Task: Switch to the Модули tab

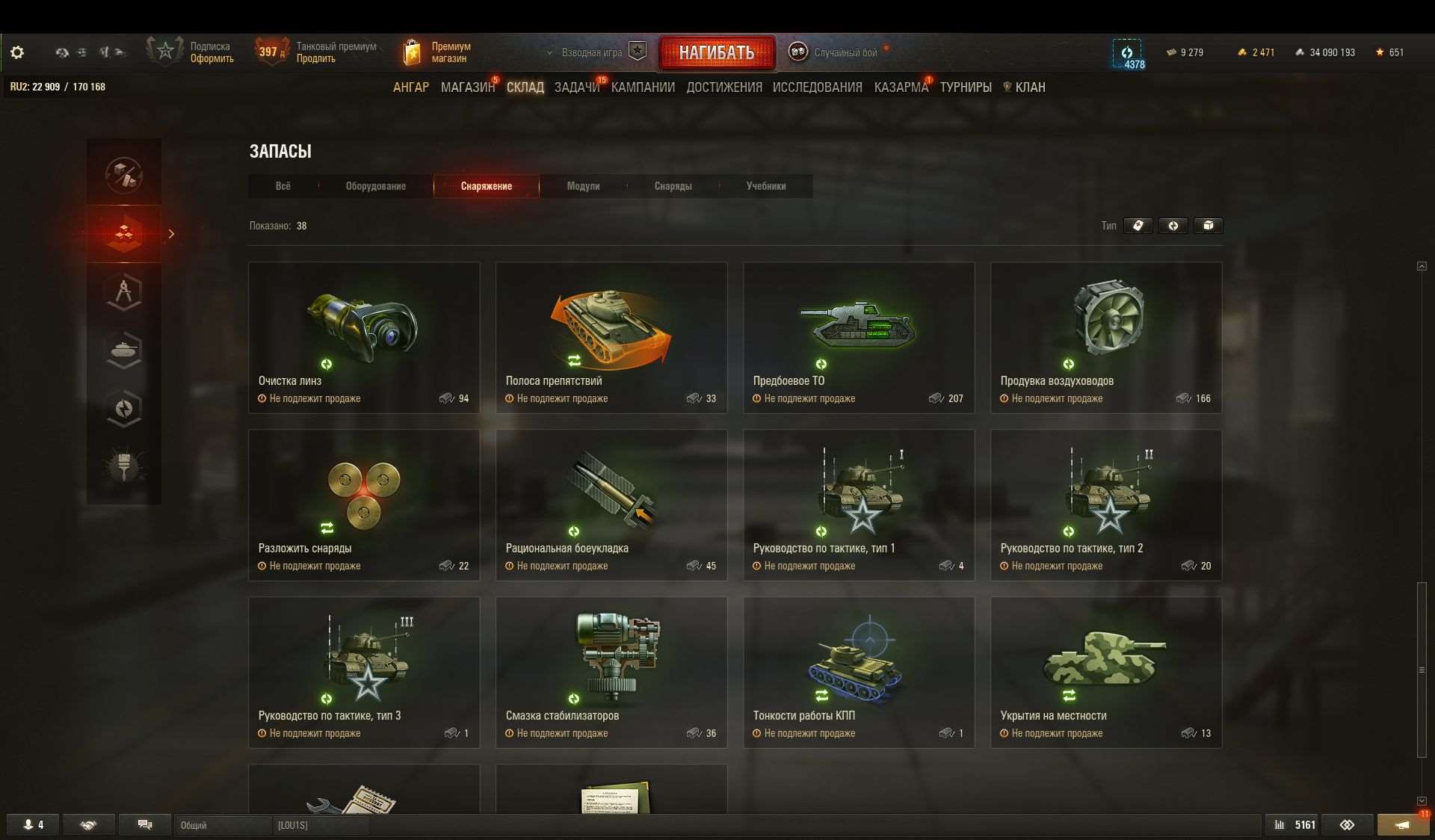Action: [584, 186]
